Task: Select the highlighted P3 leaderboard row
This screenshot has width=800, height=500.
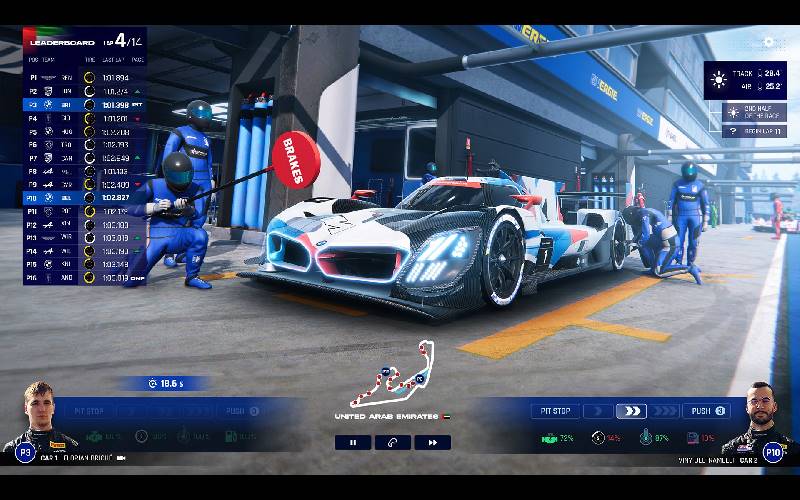Action: tap(84, 103)
